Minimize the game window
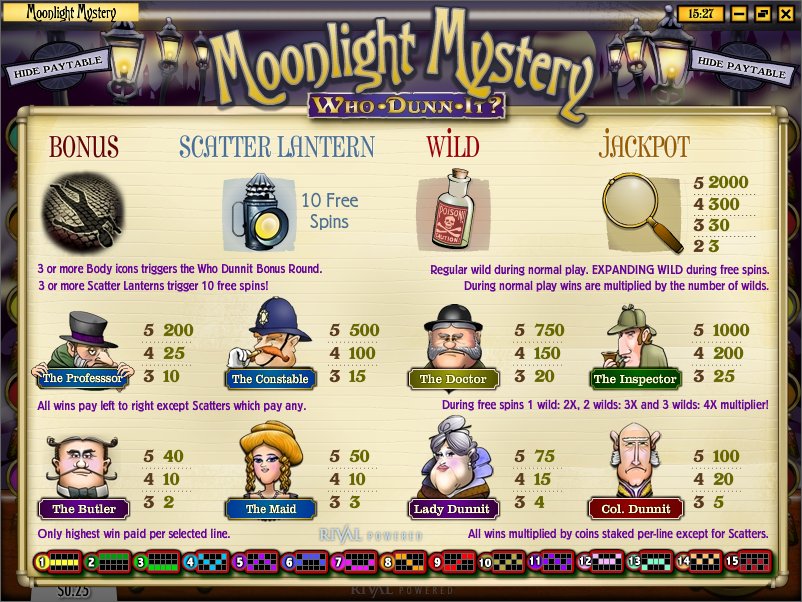This screenshot has height=602, width=802. pyautogui.click(x=739, y=14)
